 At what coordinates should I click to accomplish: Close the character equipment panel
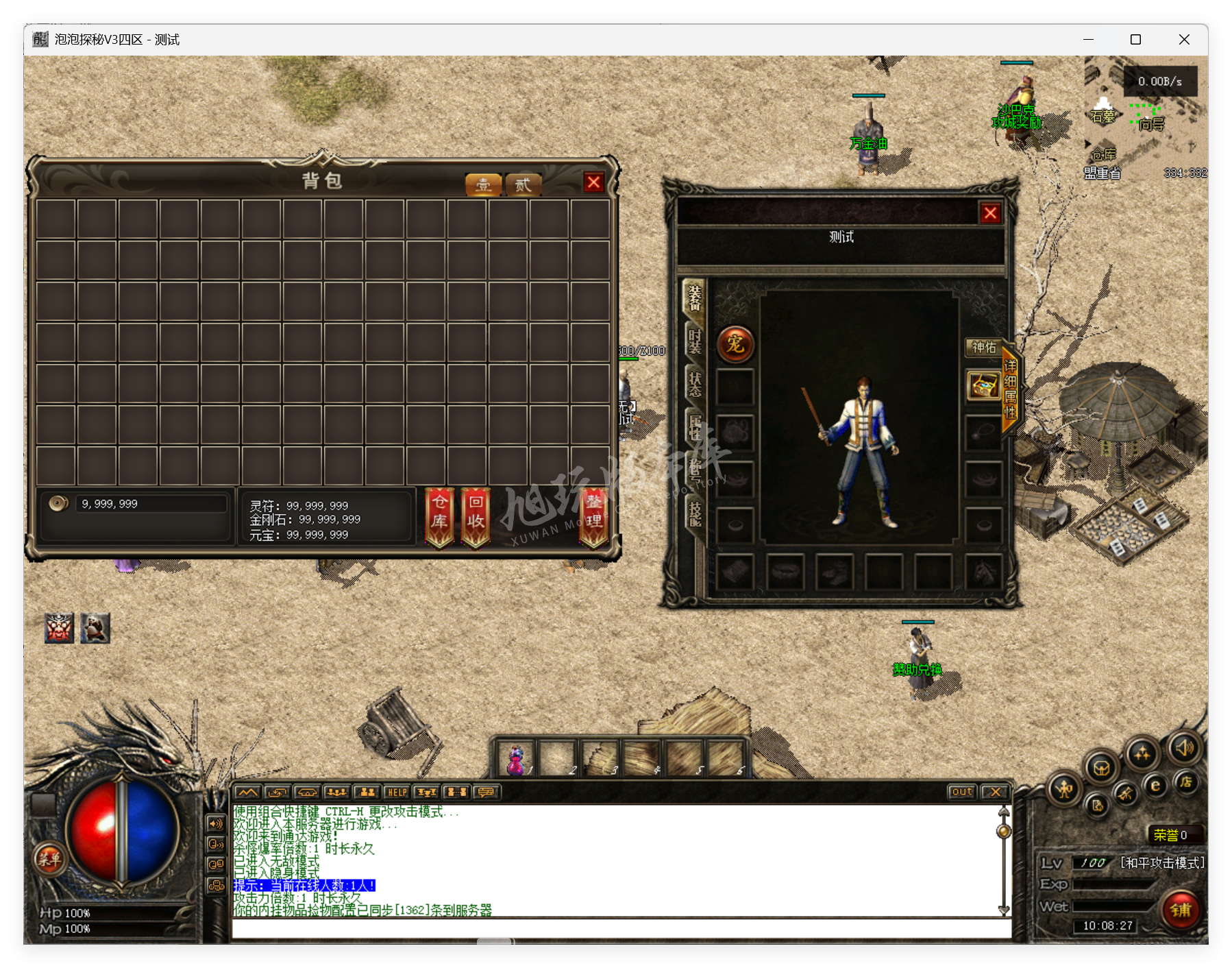990,213
